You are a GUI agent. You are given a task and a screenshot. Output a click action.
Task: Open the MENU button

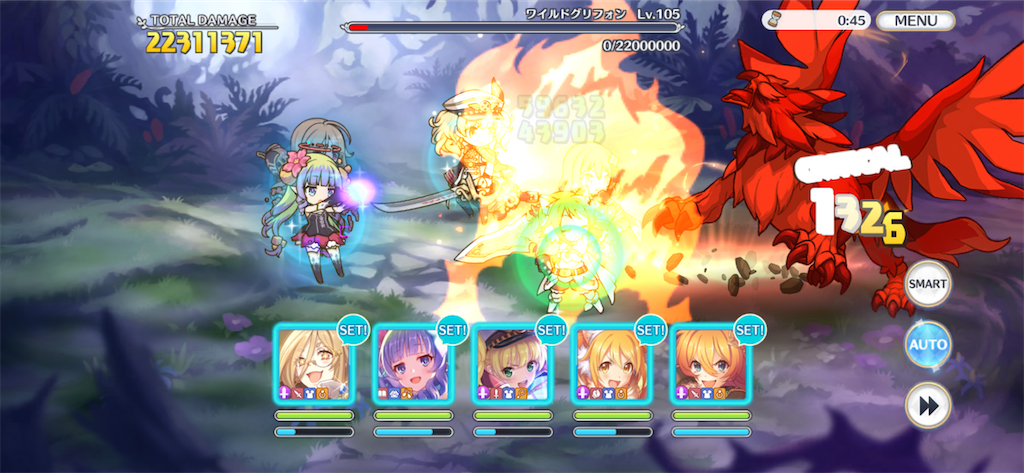[x=915, y=20]
